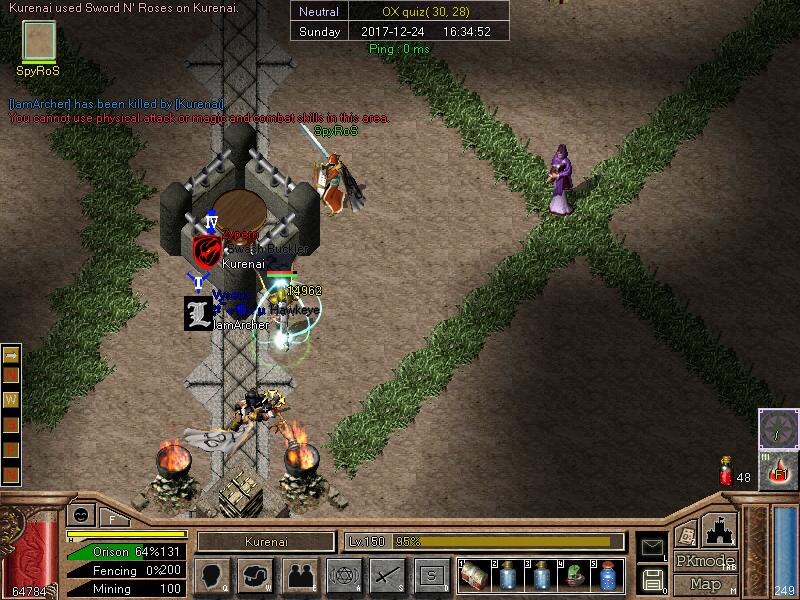This screenshot has height=600, width=800.
Task: Open the crossed sword combat skill button
Action: tap(386, 575)
